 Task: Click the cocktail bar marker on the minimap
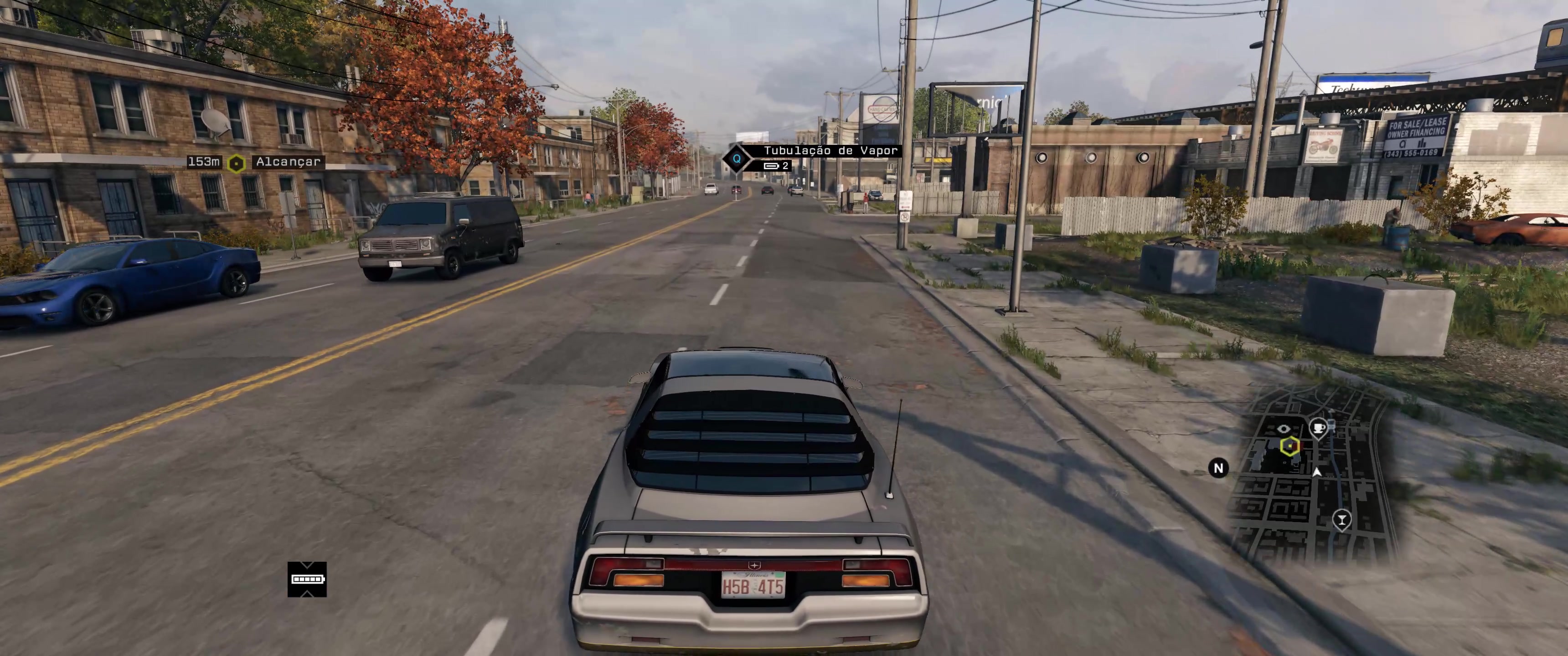1341,519
